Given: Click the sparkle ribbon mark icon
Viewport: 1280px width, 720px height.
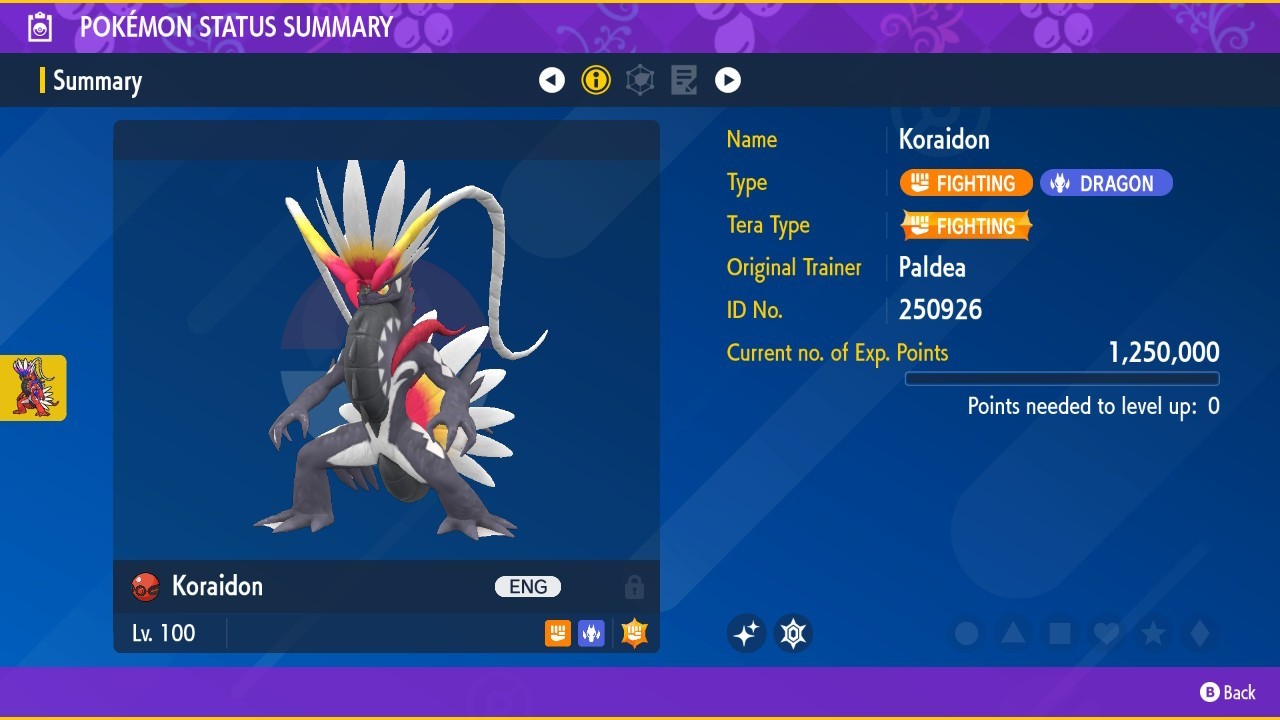Looking at the screenshot, I should (746, 633).
